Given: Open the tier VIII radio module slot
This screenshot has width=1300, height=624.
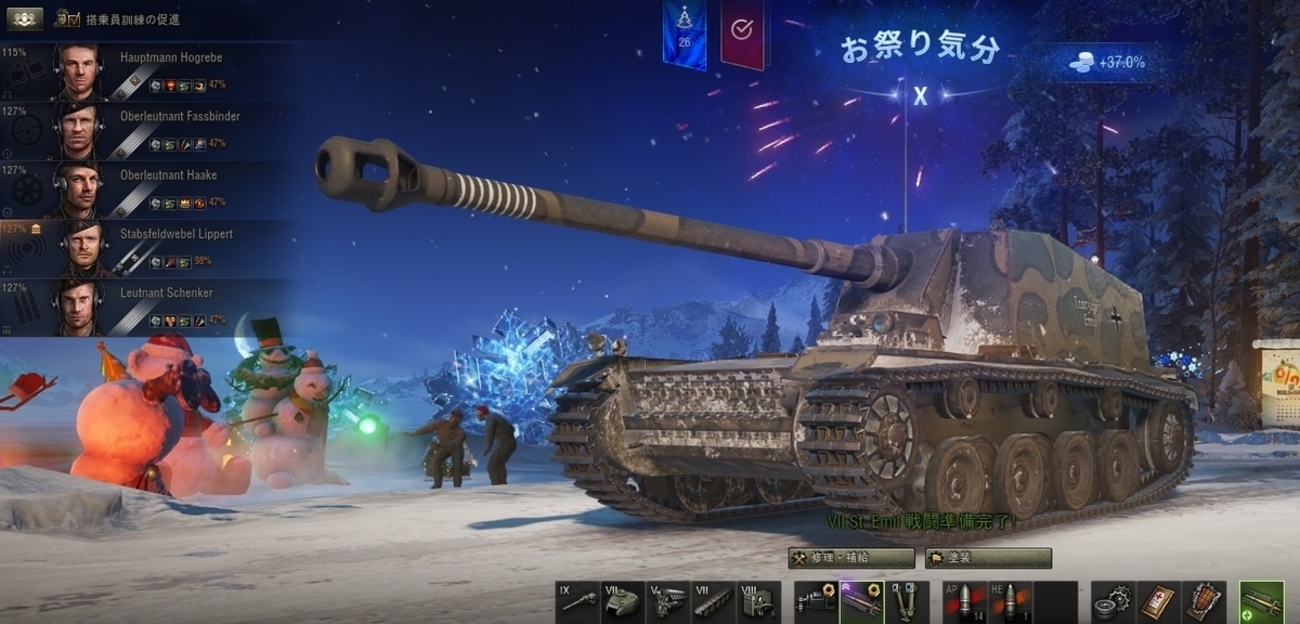Looking at the screenshot, I should point(760,601).
